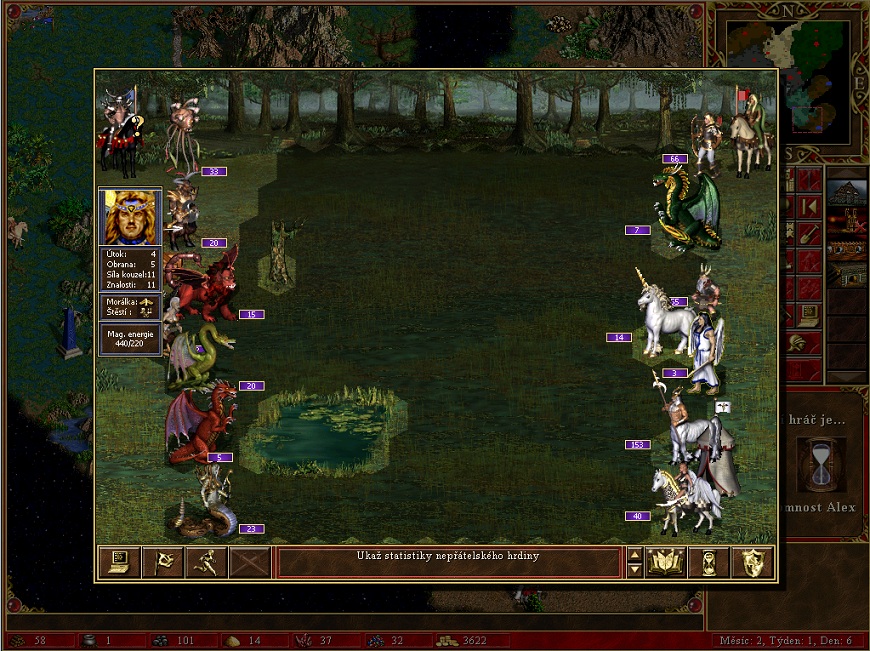Click the hero portrait in stats panel
This screenshot has height=651, width=870.
coord(131,217)
